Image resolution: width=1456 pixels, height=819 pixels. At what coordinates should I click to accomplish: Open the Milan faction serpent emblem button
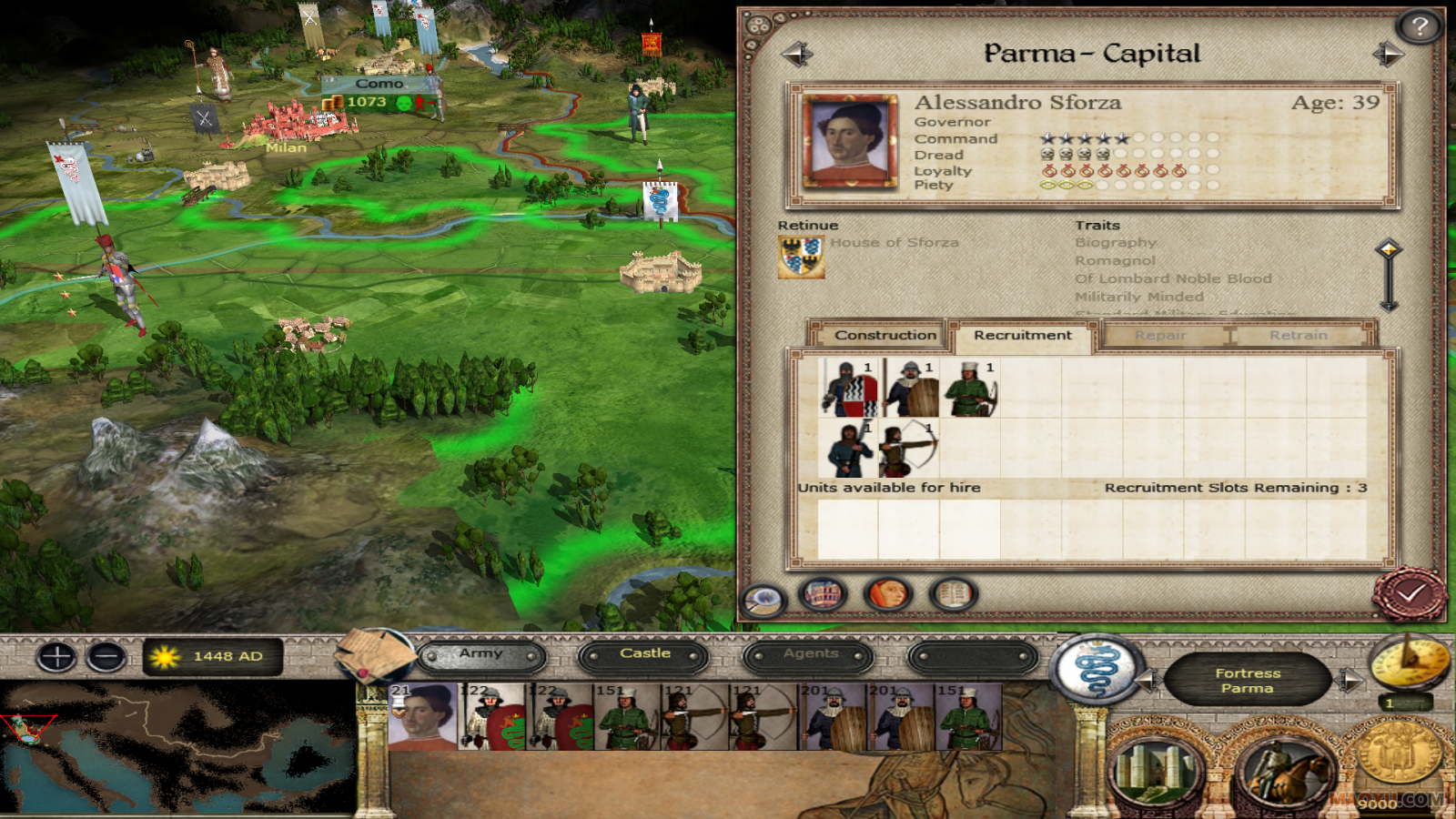[x=1097, y=672]
